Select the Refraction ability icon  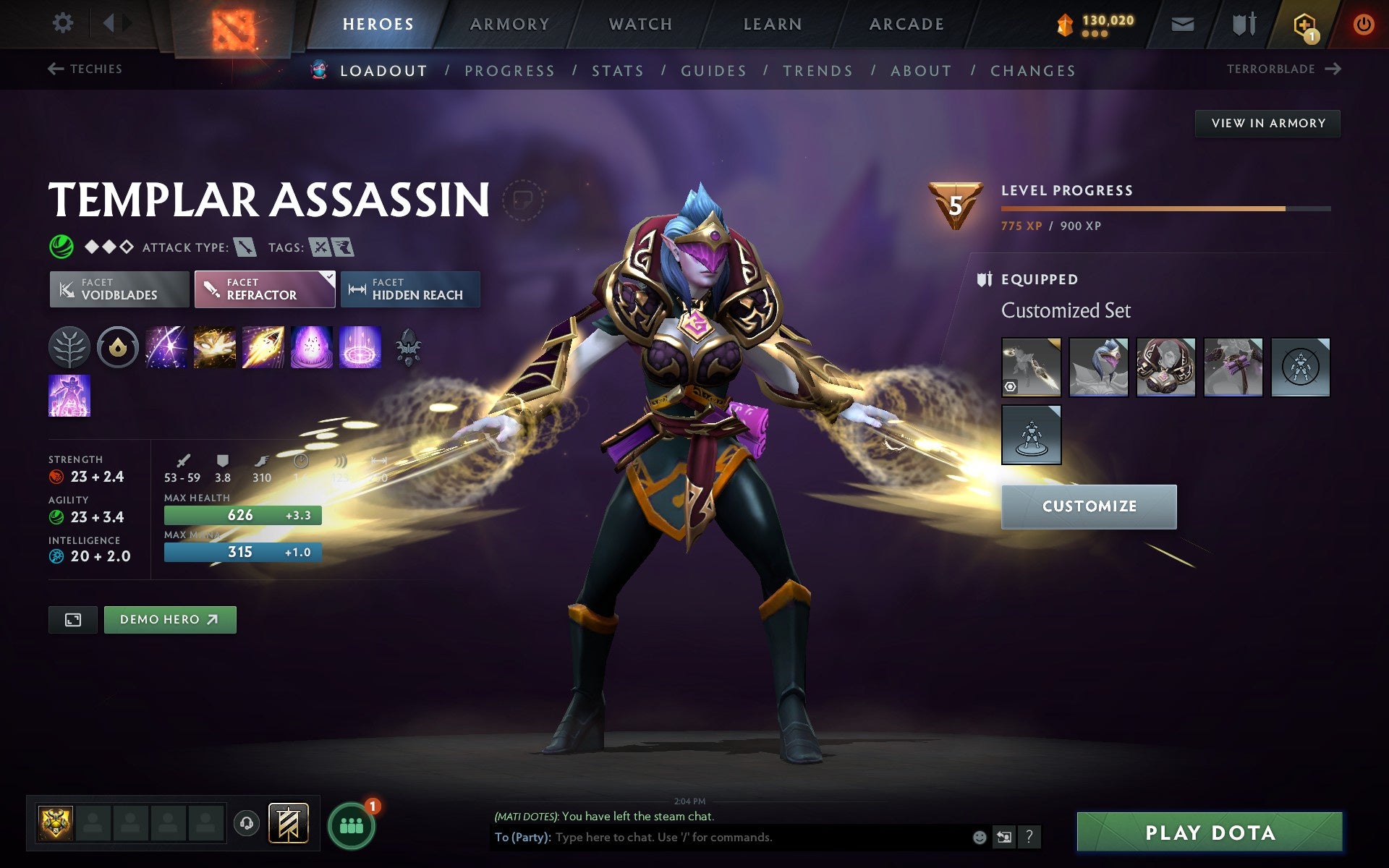(x=166, y=347)
